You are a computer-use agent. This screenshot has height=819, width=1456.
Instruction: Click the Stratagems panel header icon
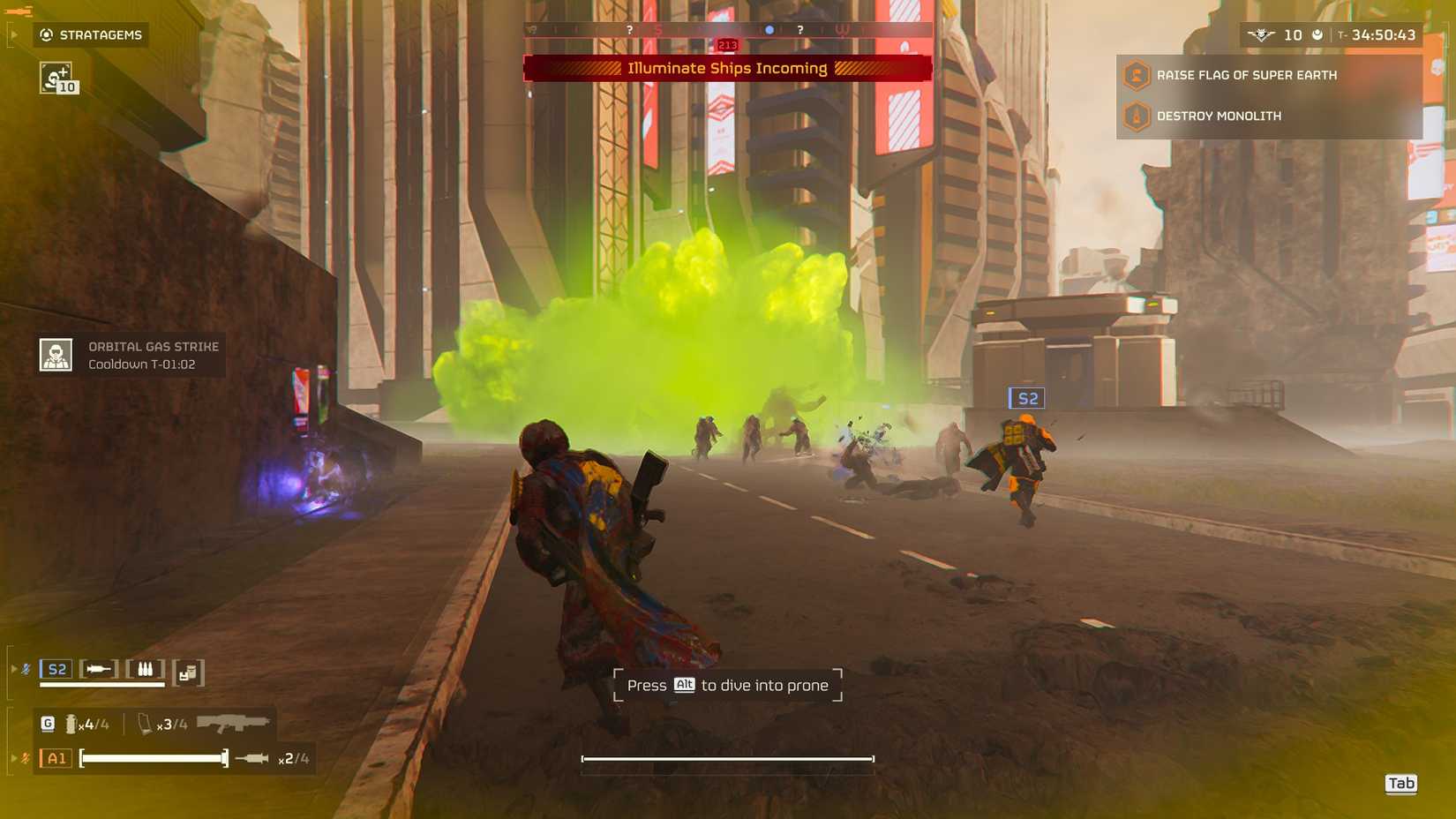click(46, 35)
